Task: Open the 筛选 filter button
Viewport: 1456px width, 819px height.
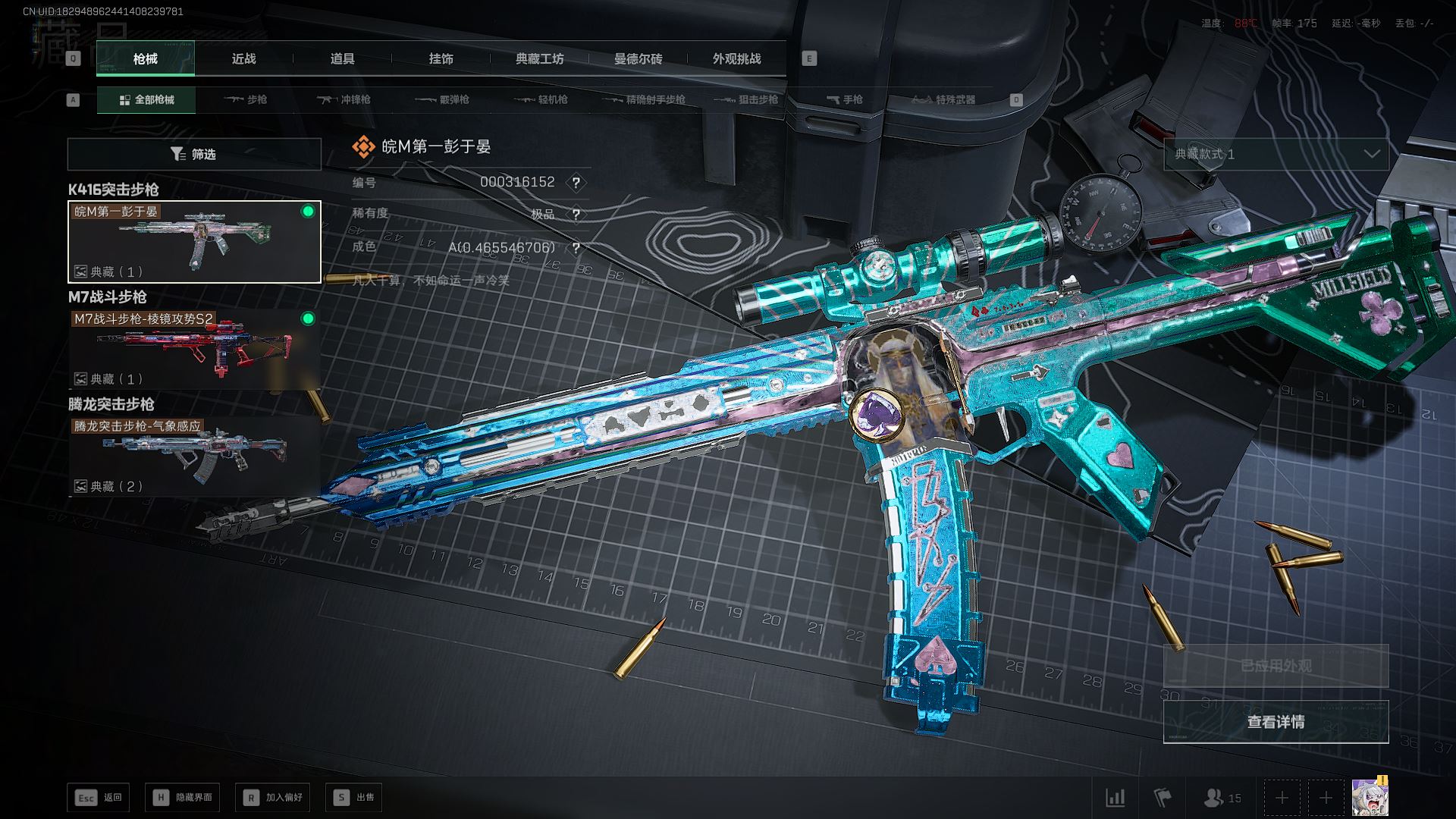Action: [x=194, y=154]
